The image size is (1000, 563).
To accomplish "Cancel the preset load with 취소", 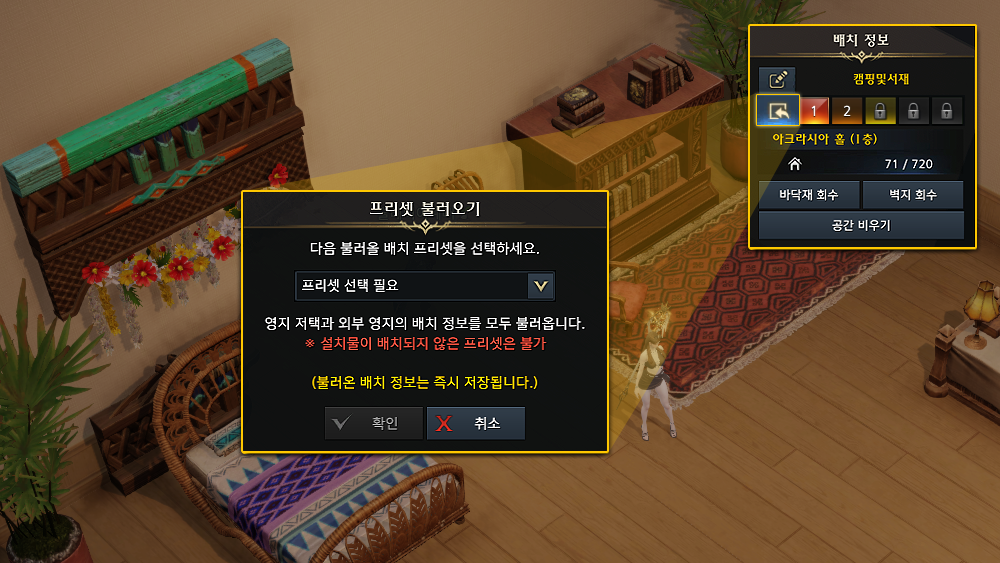I will pos(475,423).
